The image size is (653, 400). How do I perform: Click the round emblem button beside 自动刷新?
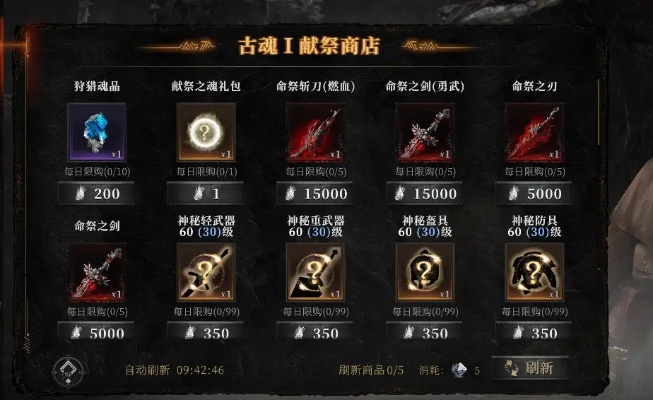68,370
